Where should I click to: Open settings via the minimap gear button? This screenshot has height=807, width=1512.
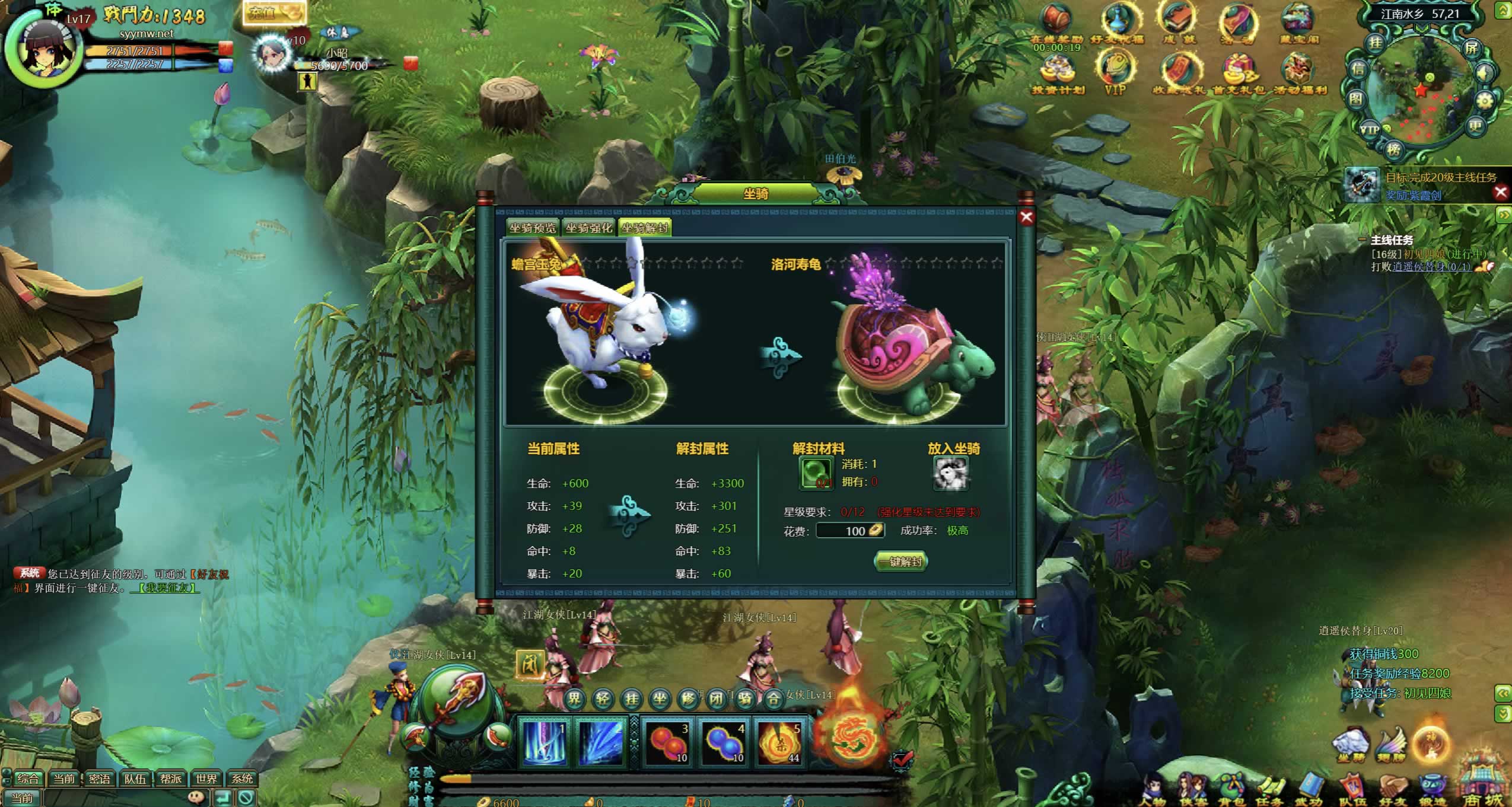(x=1485, y=101)
